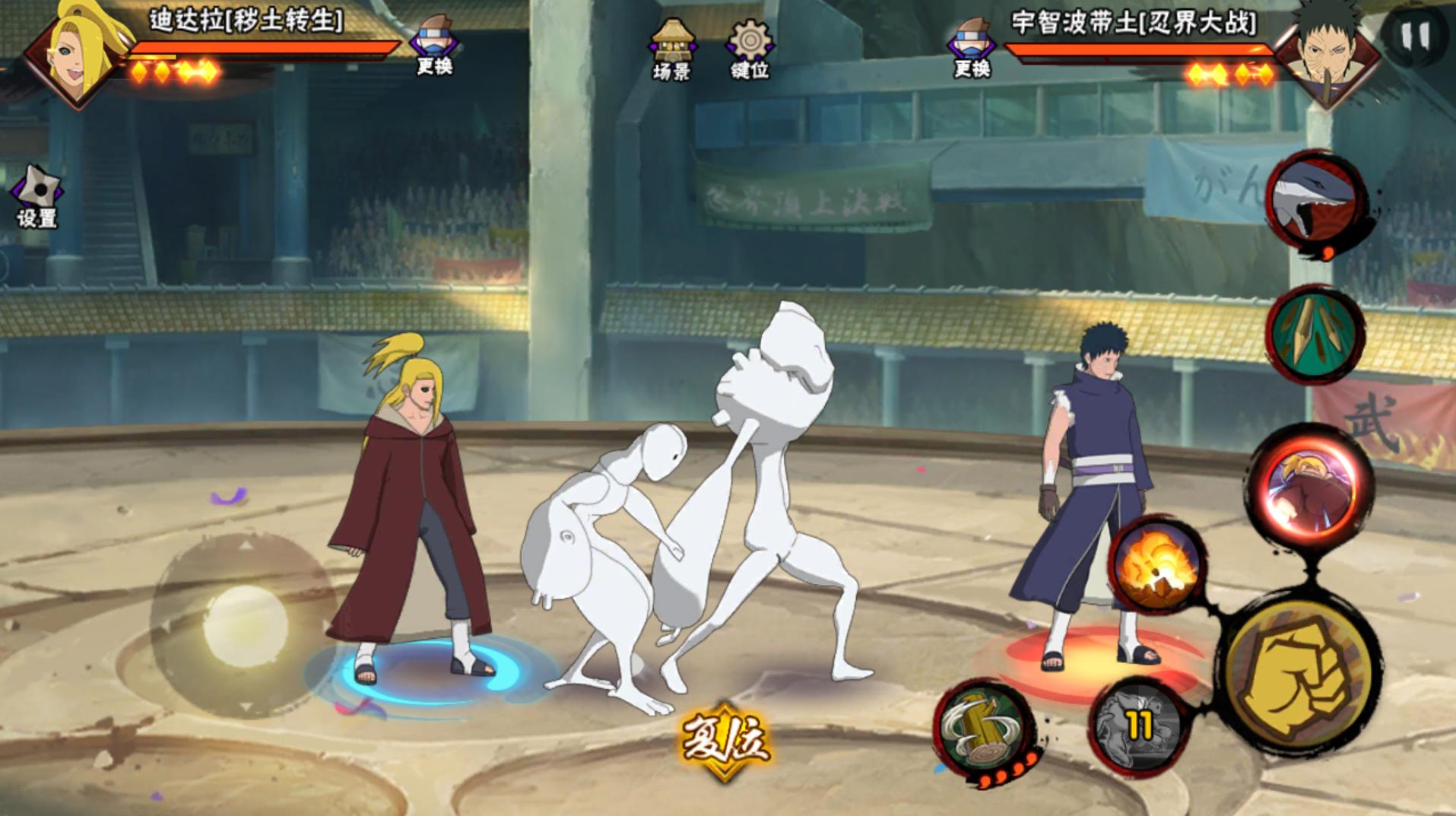Tap the virtual joystick knob
Screen dimensions: 1456x816
pos(245,624)
